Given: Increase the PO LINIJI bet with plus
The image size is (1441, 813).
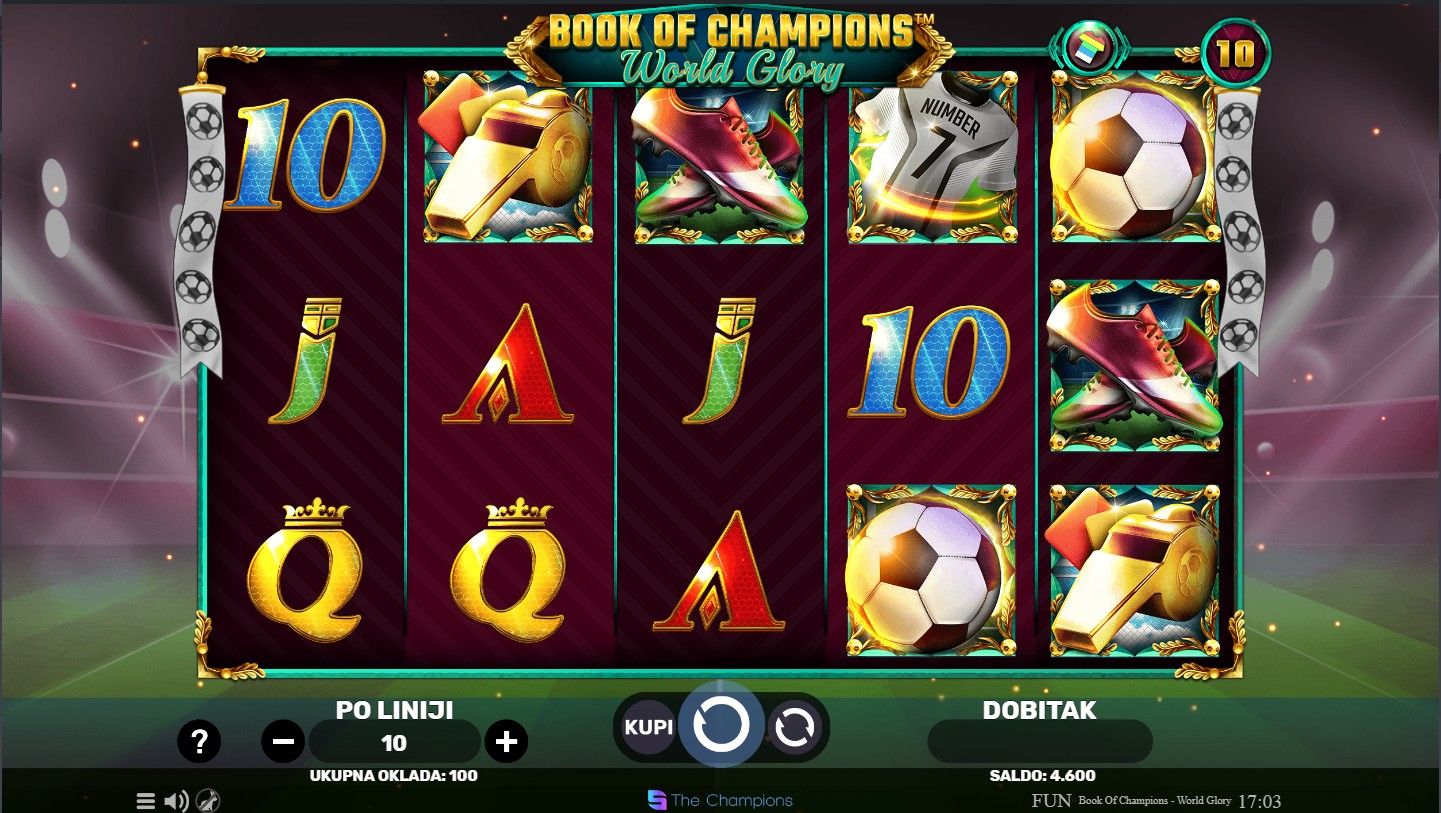Looking at the screenshot, I should click(x=506, y=741).
